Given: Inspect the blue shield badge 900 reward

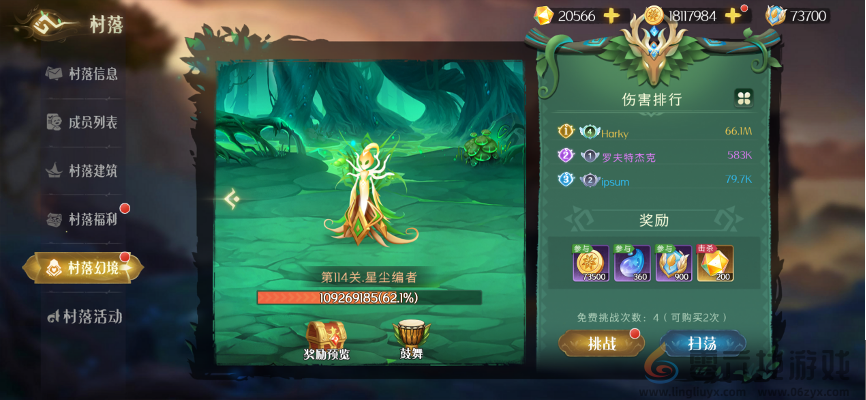Looking at the screenshot, I should pyautogui.click(x=672, y=264).
